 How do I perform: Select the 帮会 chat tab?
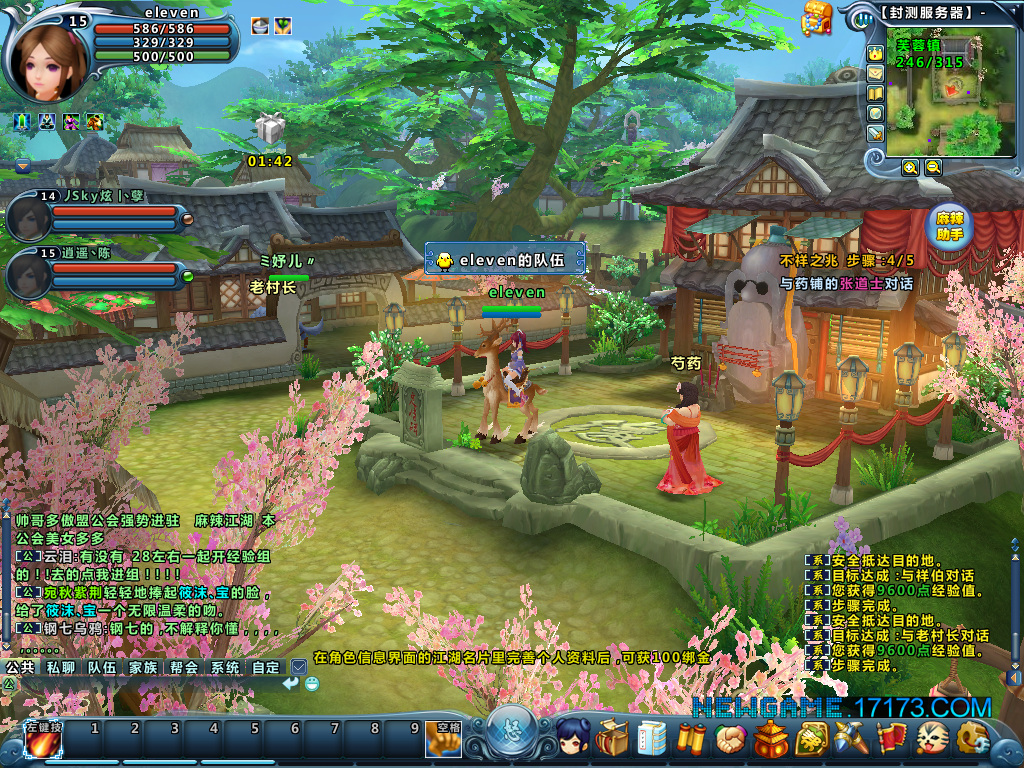point(184,667)
